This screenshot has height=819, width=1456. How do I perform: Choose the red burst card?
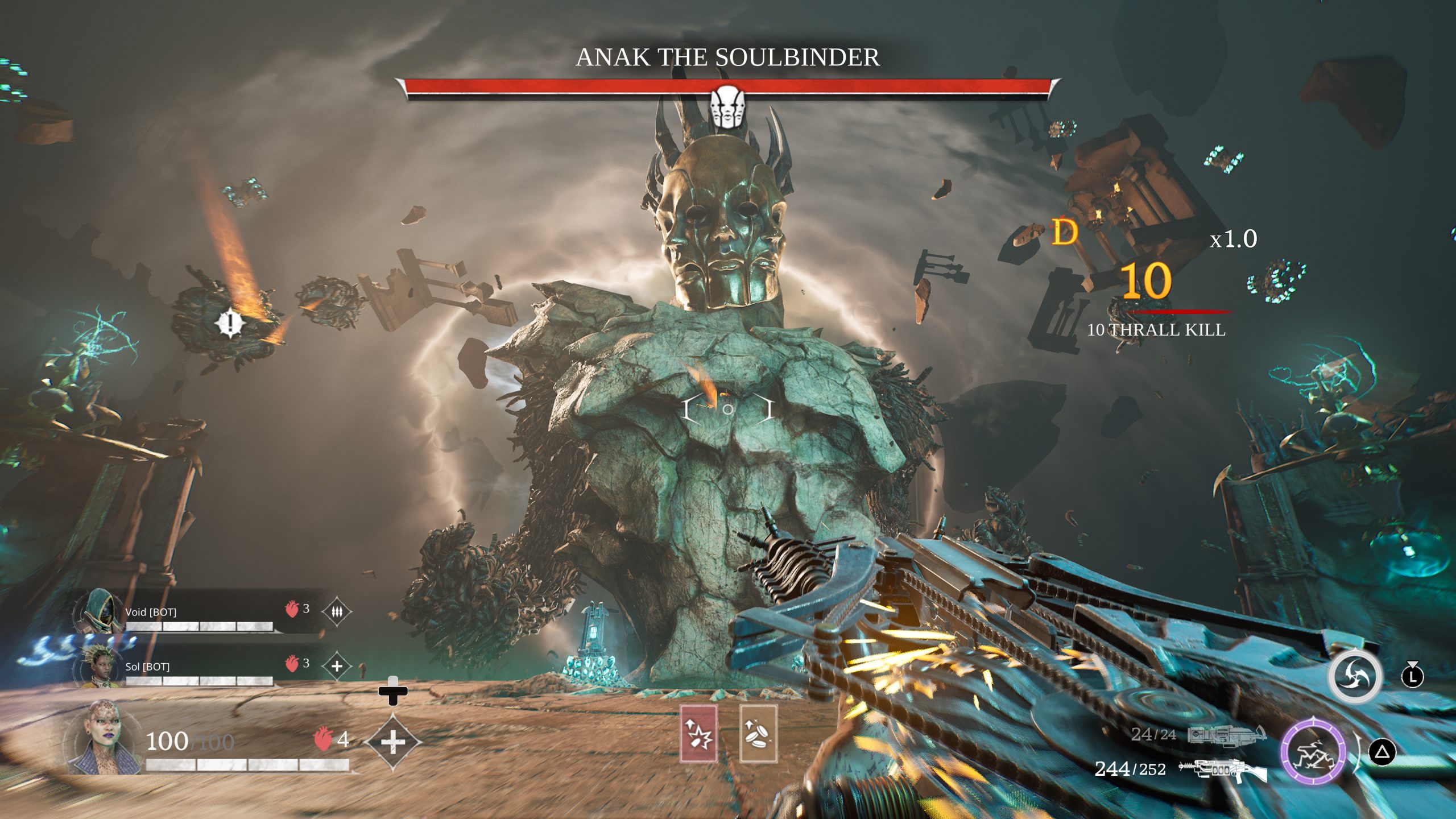coord(698,734)
